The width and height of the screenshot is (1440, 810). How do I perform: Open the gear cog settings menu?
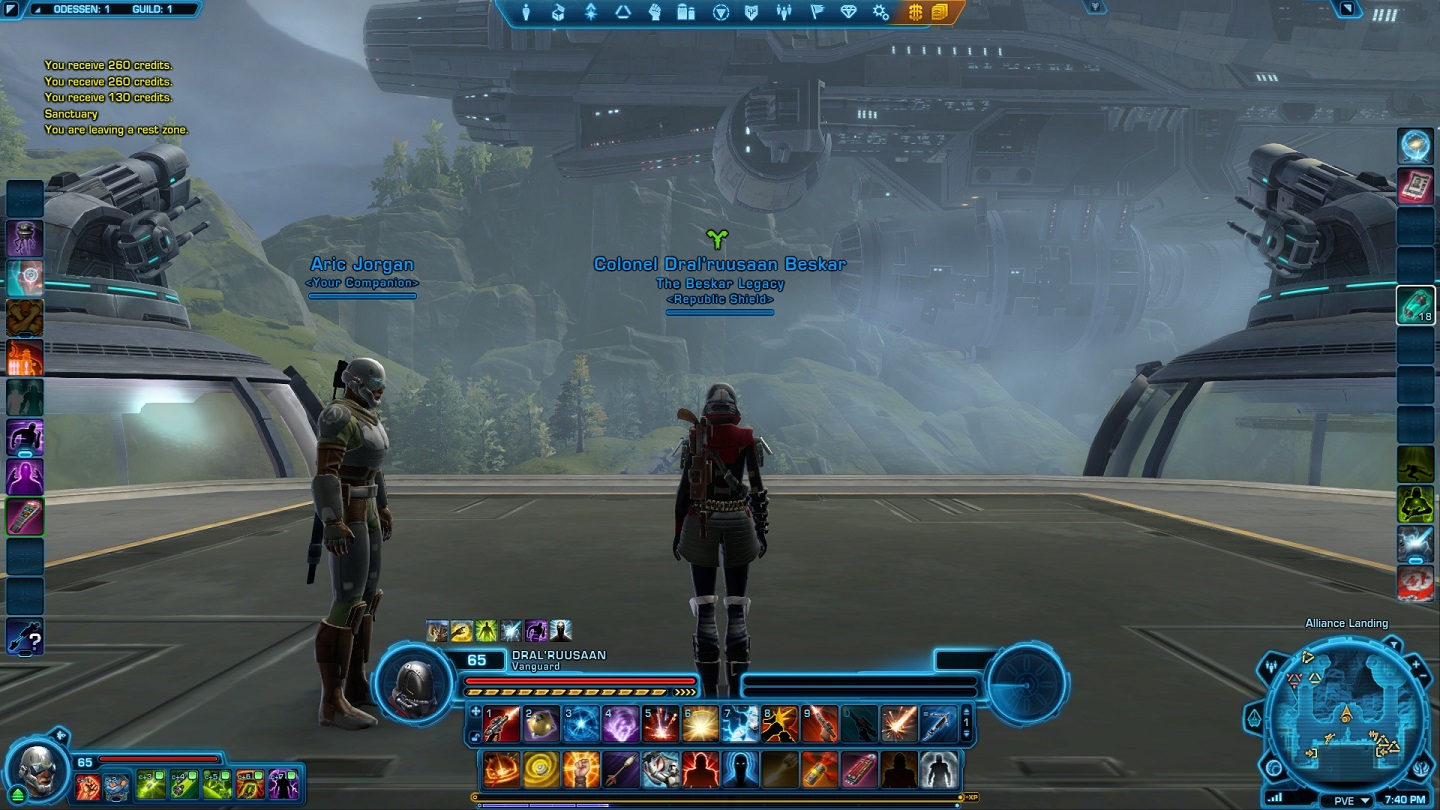[x=880, y=12]
